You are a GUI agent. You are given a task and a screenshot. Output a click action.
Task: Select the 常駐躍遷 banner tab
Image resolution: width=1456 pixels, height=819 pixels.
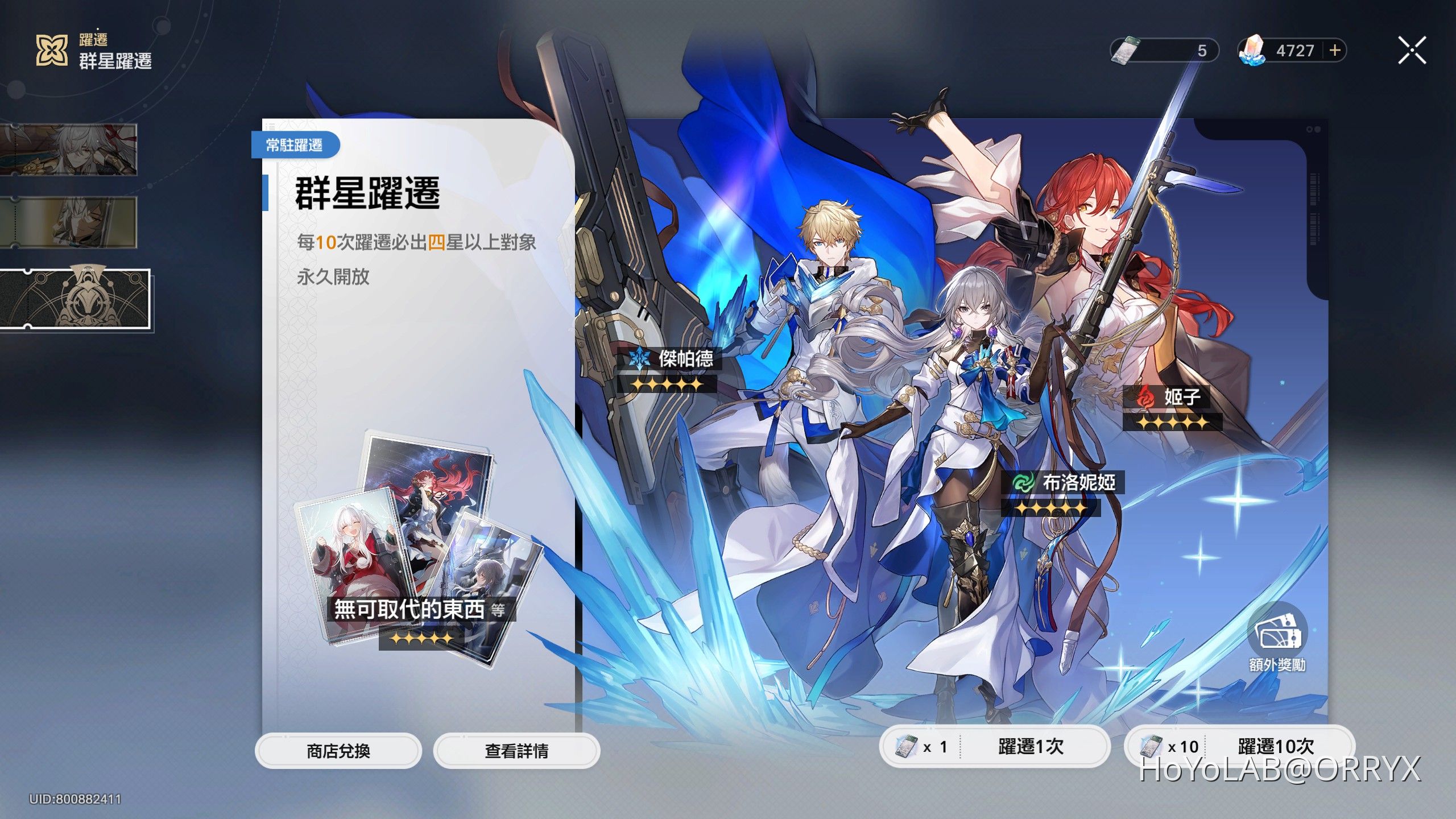click(295, 145)
